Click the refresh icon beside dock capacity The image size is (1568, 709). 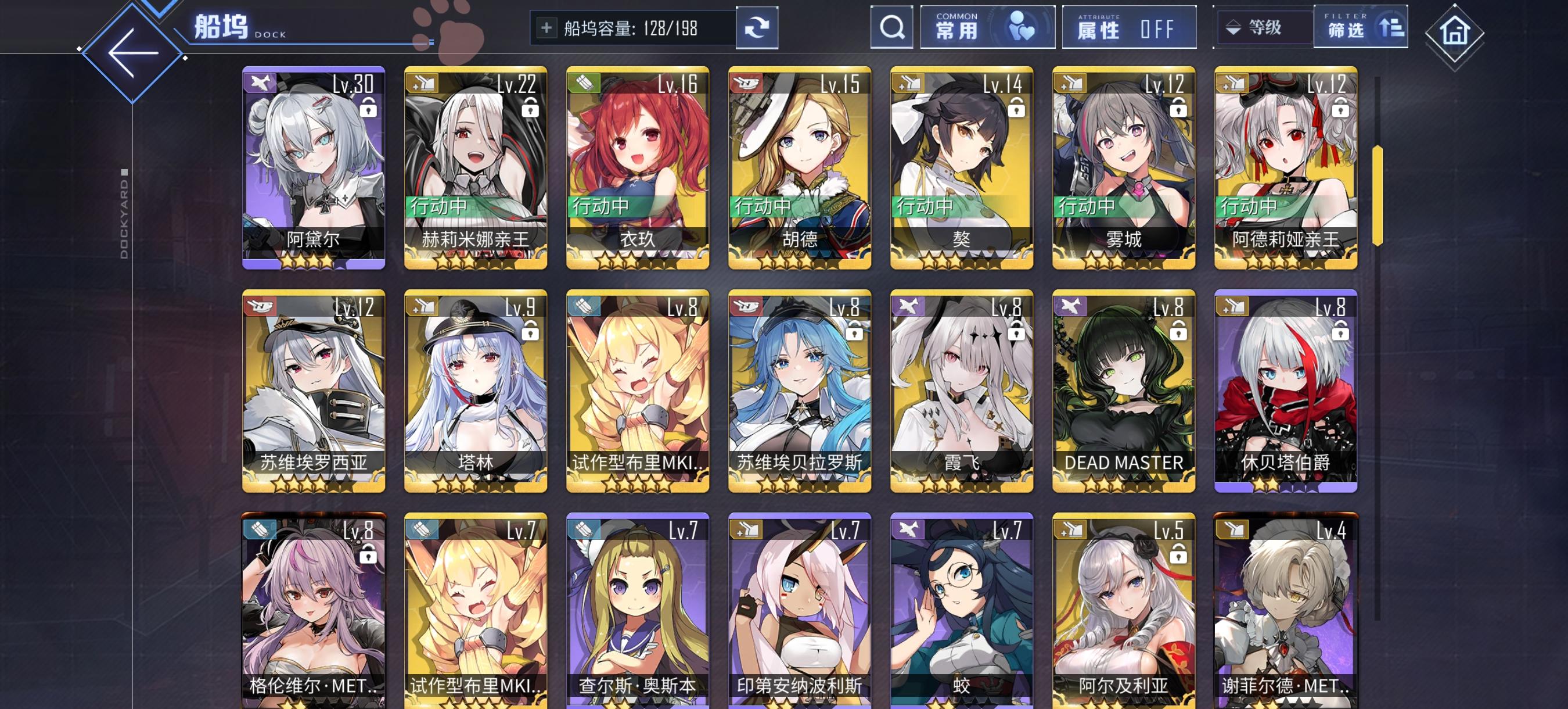759,28
